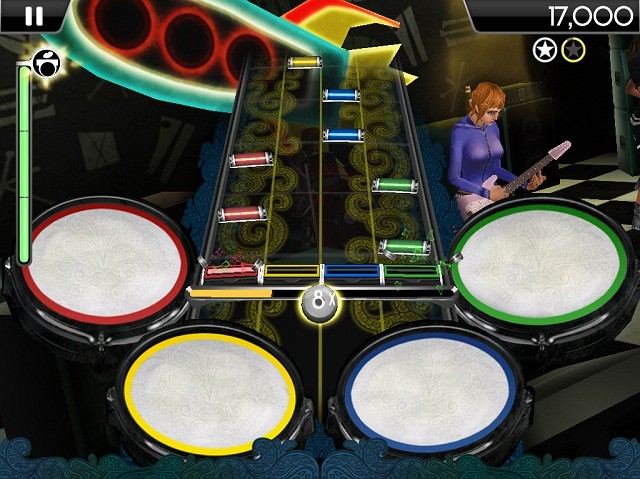The image size is (640, 479).
Task: Pause the game
Action: (34, 15)
